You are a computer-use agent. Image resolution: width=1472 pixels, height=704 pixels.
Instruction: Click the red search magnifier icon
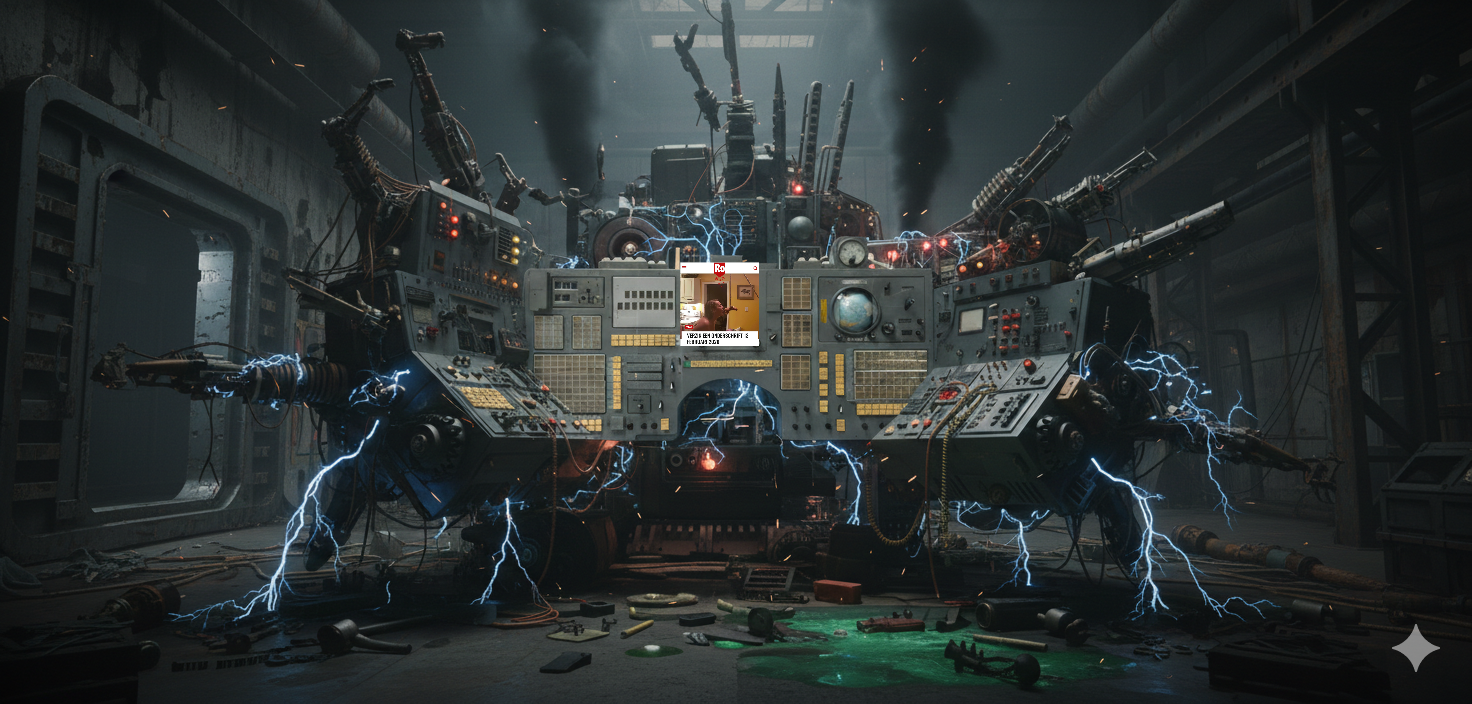tap(755, 268)
